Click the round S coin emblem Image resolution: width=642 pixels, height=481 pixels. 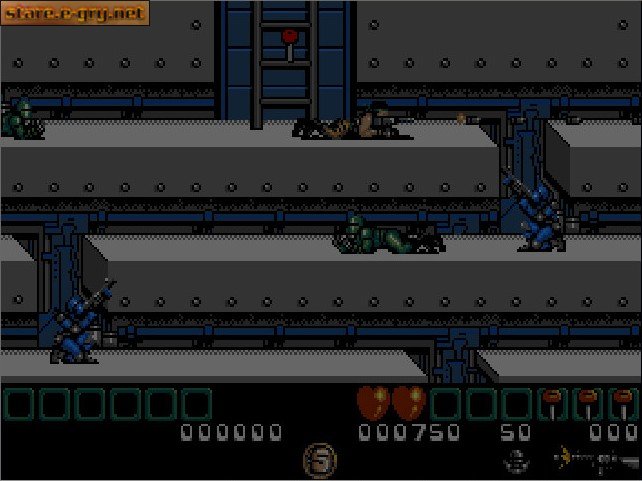tap(320, 461)
